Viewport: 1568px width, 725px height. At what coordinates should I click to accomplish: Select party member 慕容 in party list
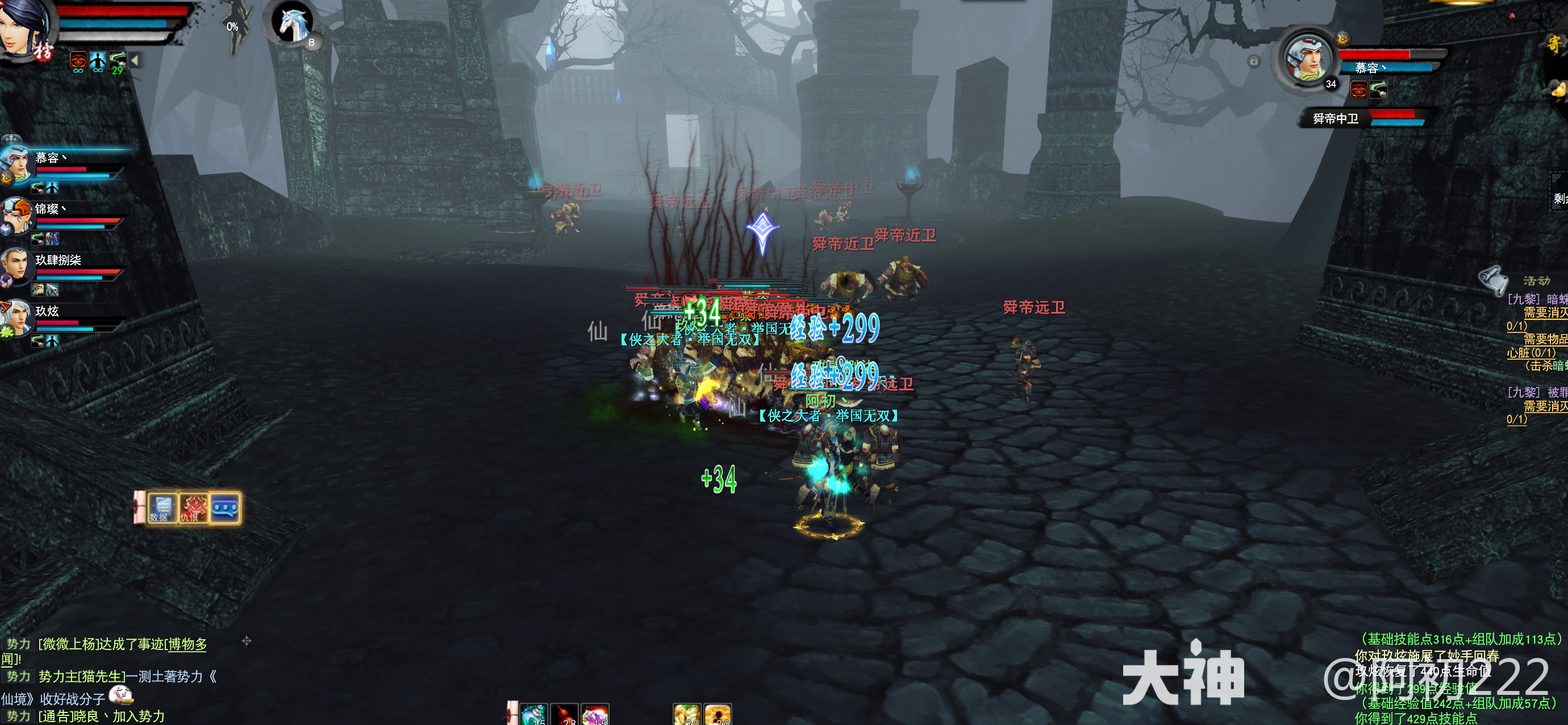tap(16, 162)
